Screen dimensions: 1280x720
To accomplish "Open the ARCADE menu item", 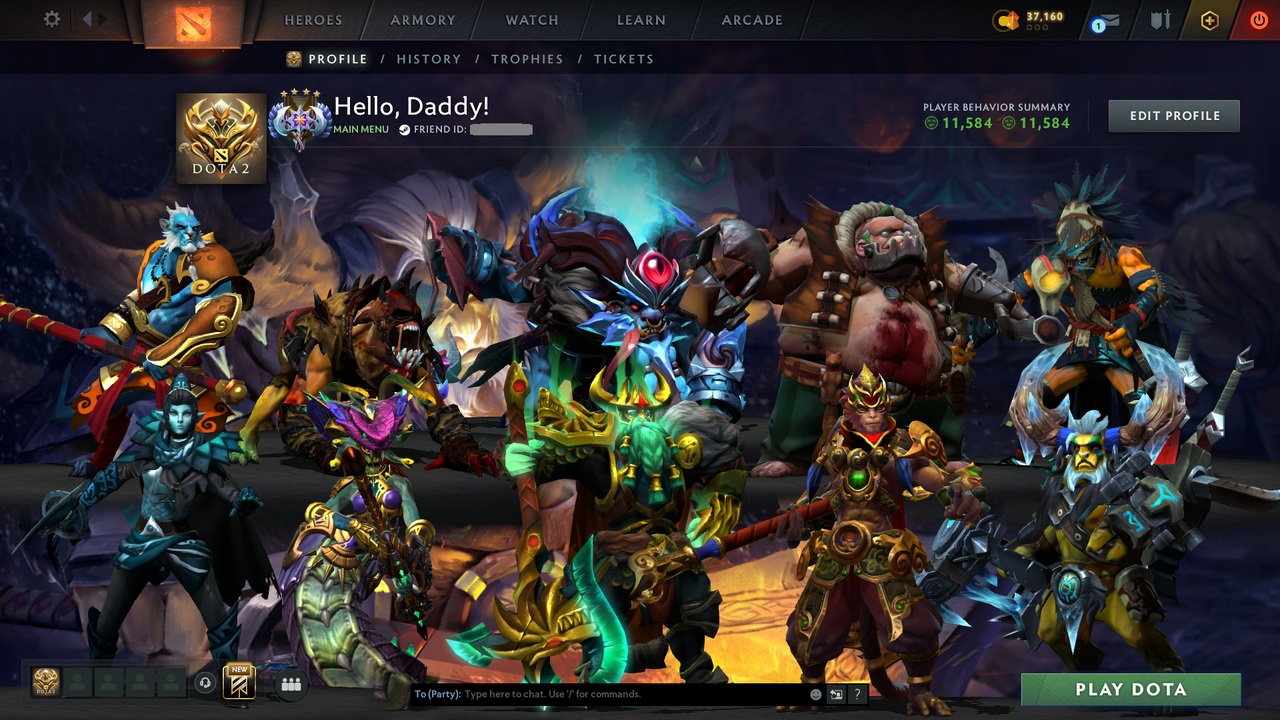I will [751, 20].
